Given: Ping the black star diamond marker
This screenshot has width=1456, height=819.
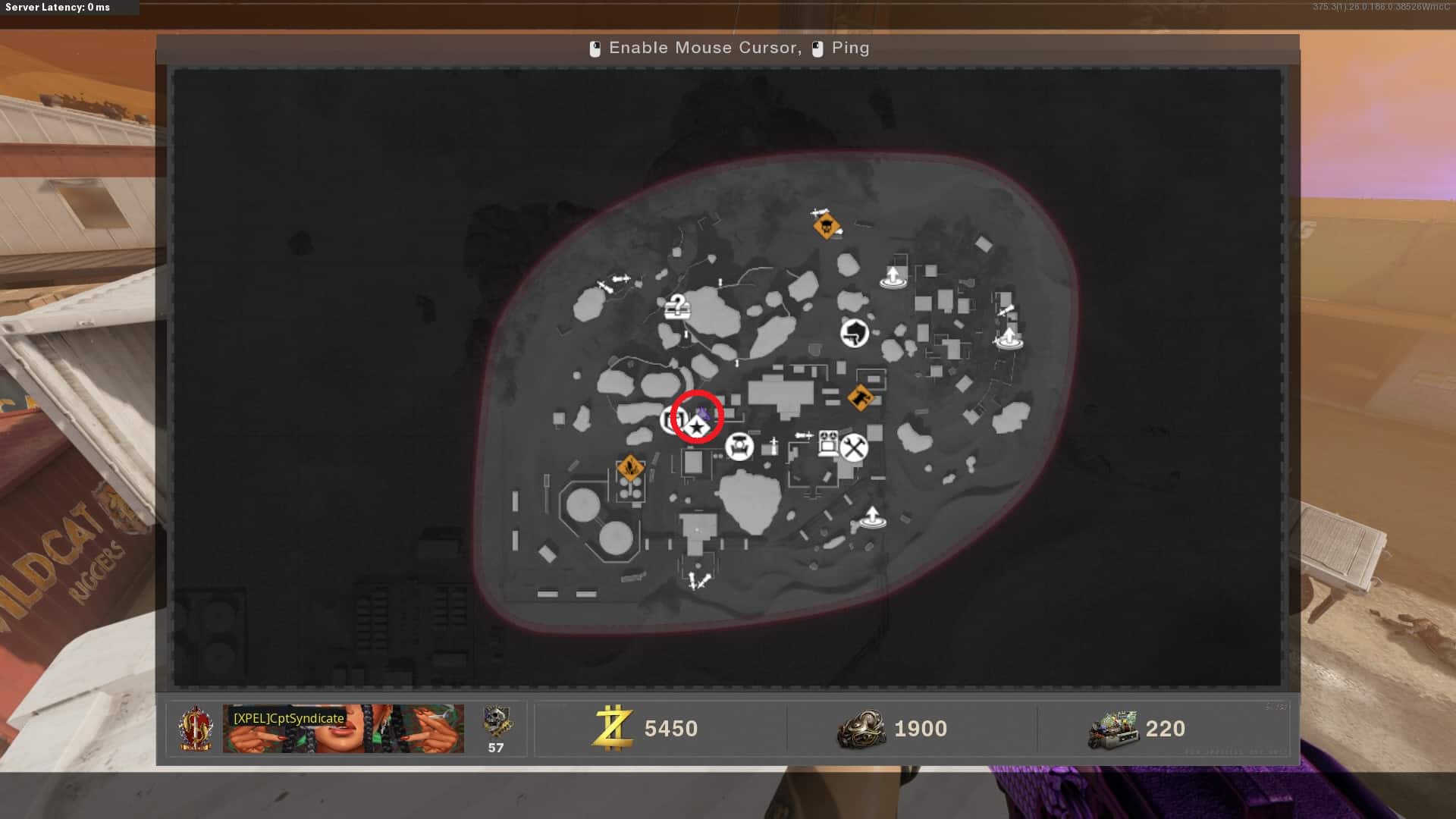Looking at the screenshot, I should point(696,428).
